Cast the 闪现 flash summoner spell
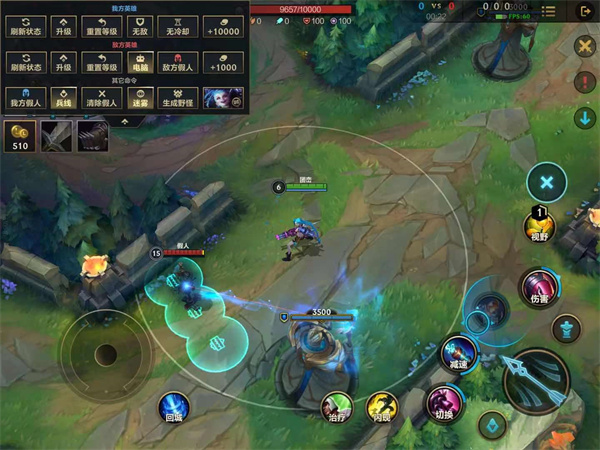 381,405
